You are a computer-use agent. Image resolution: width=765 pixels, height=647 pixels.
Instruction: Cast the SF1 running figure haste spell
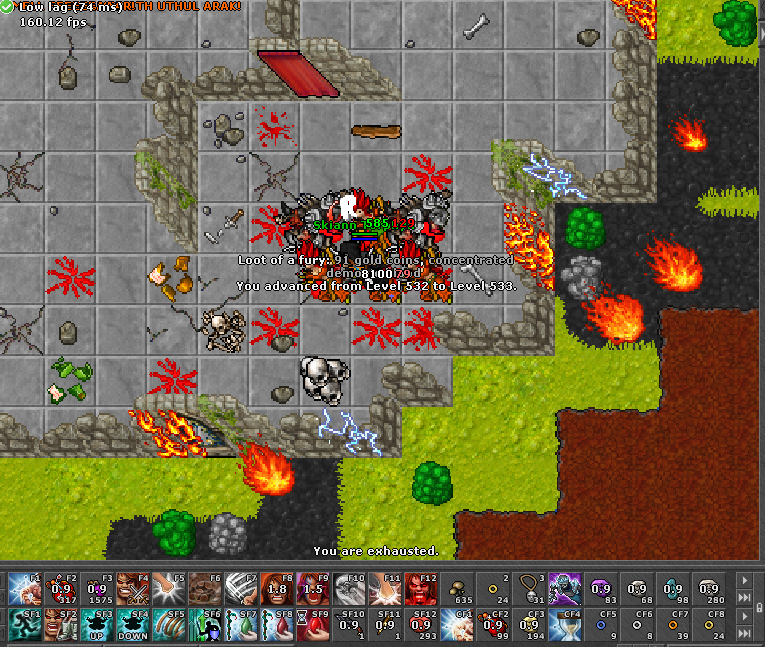(25, 624)
